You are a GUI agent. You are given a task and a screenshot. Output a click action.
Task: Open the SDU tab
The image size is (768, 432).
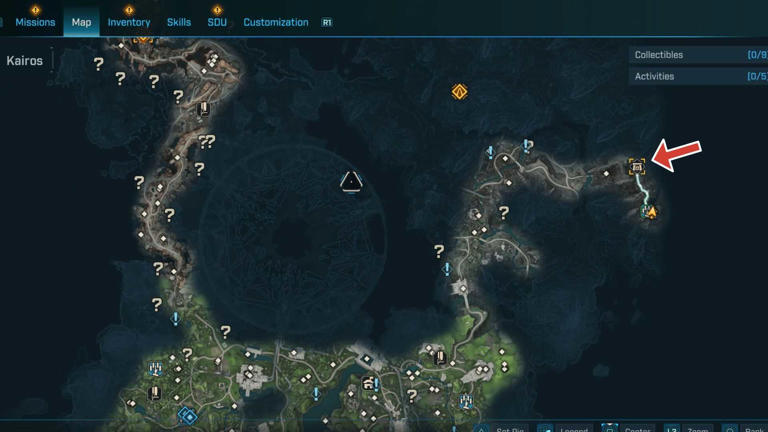click(217, 22)
